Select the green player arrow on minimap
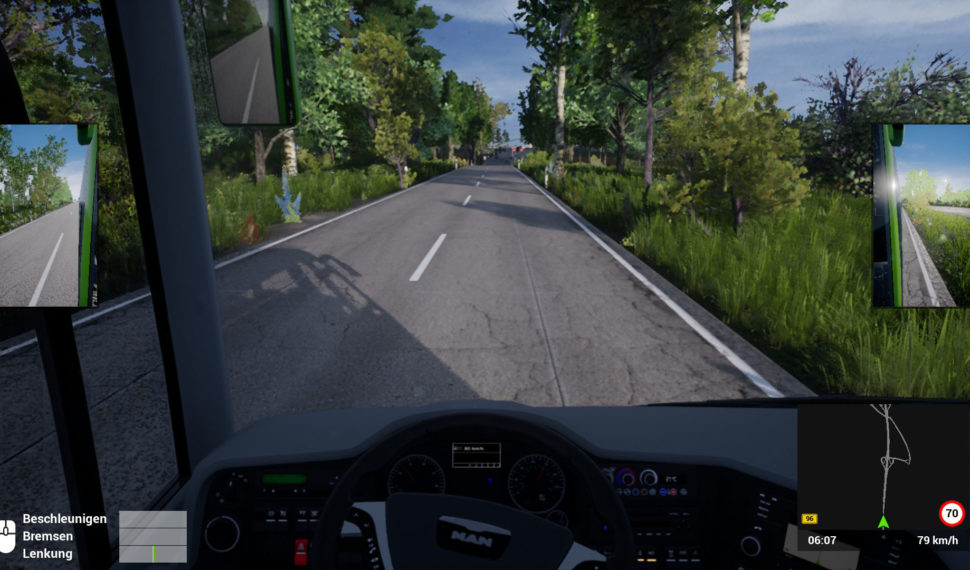Image resolution: width=970 pixels, height=570 pixels. (x=883, y=522)
